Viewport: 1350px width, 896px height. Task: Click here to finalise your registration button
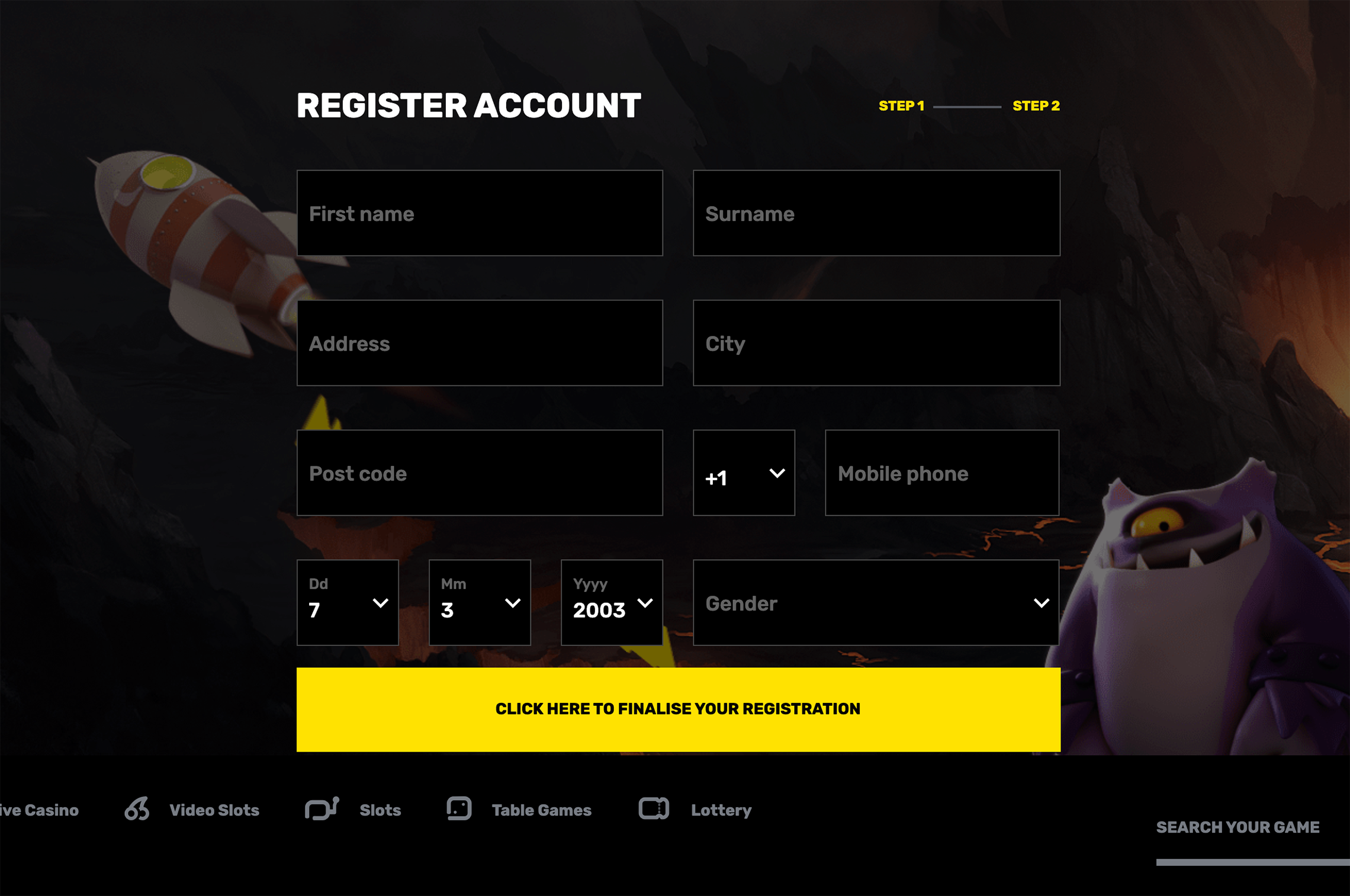click(678, 709)
